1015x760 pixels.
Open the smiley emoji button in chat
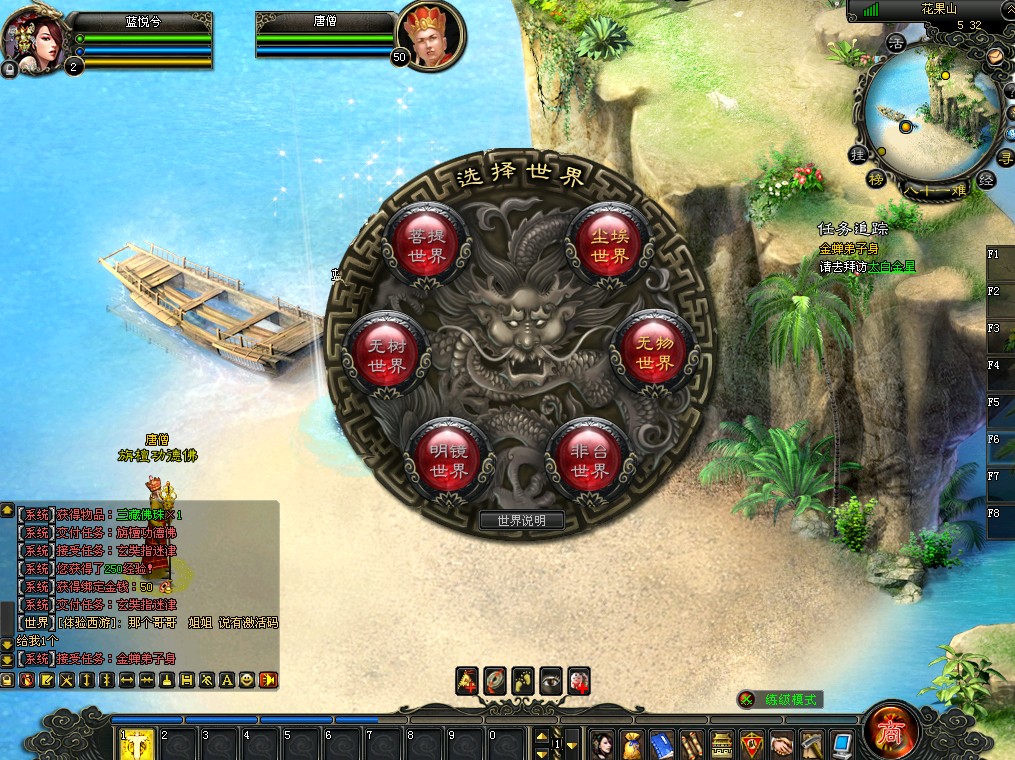(x=247, y=680)
